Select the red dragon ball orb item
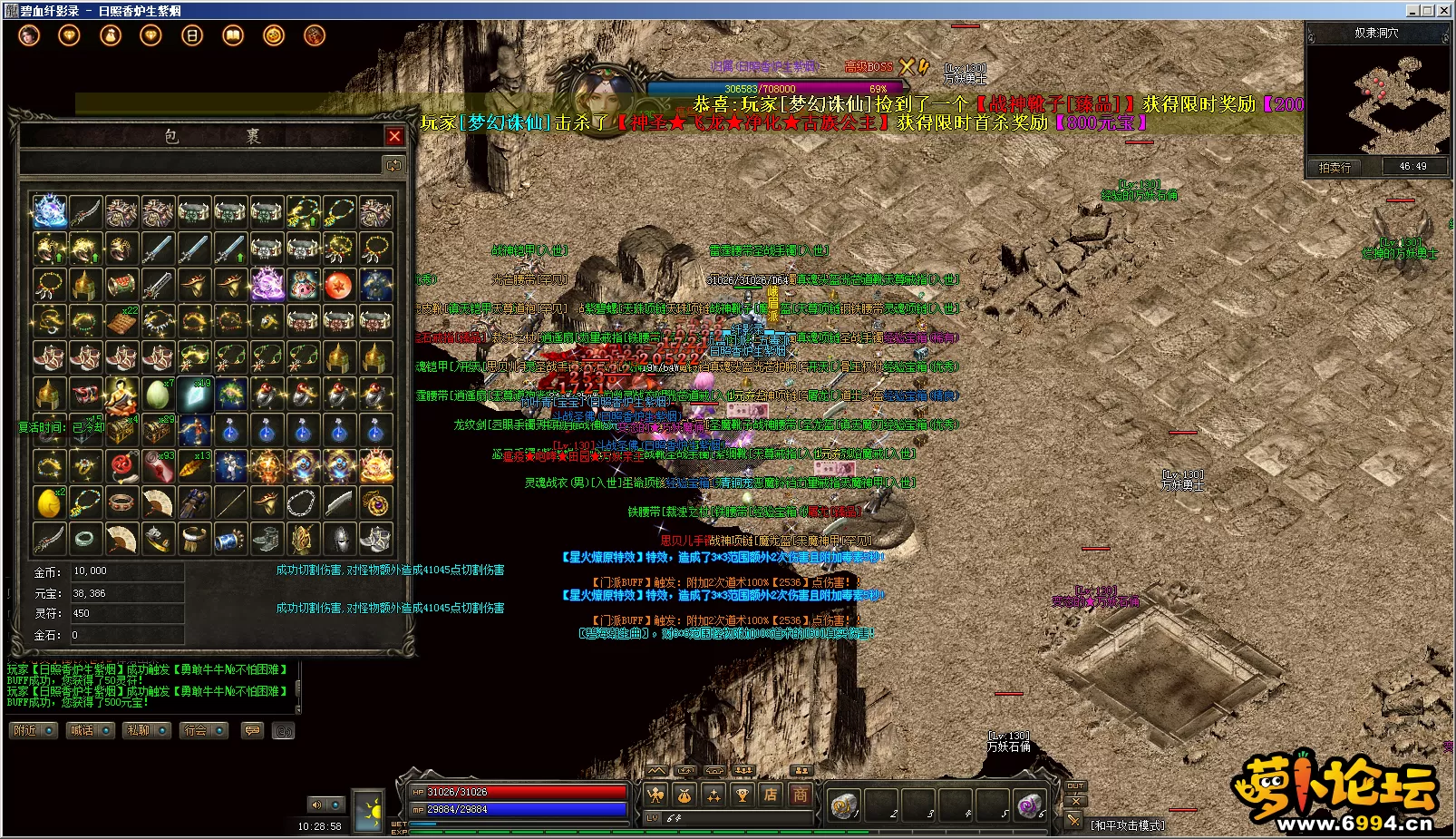 pyautogui.click(x=339, y=285)
